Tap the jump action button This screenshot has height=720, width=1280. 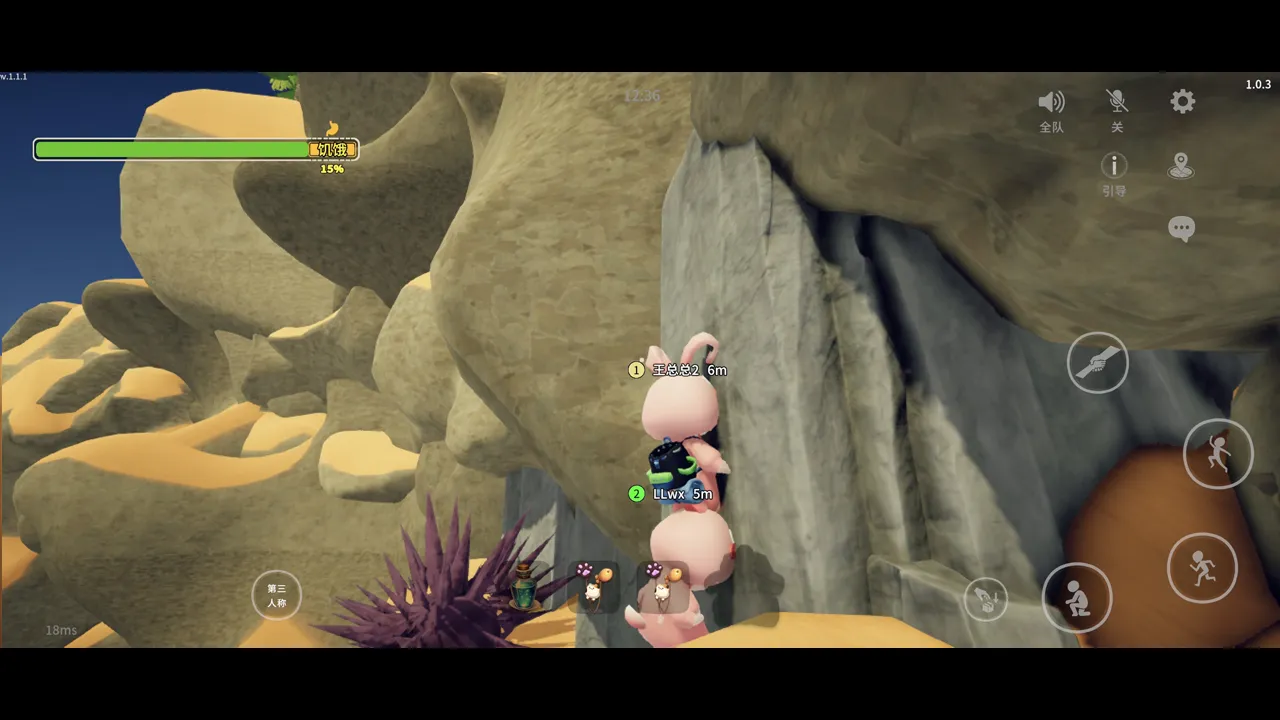point(1217,454)
